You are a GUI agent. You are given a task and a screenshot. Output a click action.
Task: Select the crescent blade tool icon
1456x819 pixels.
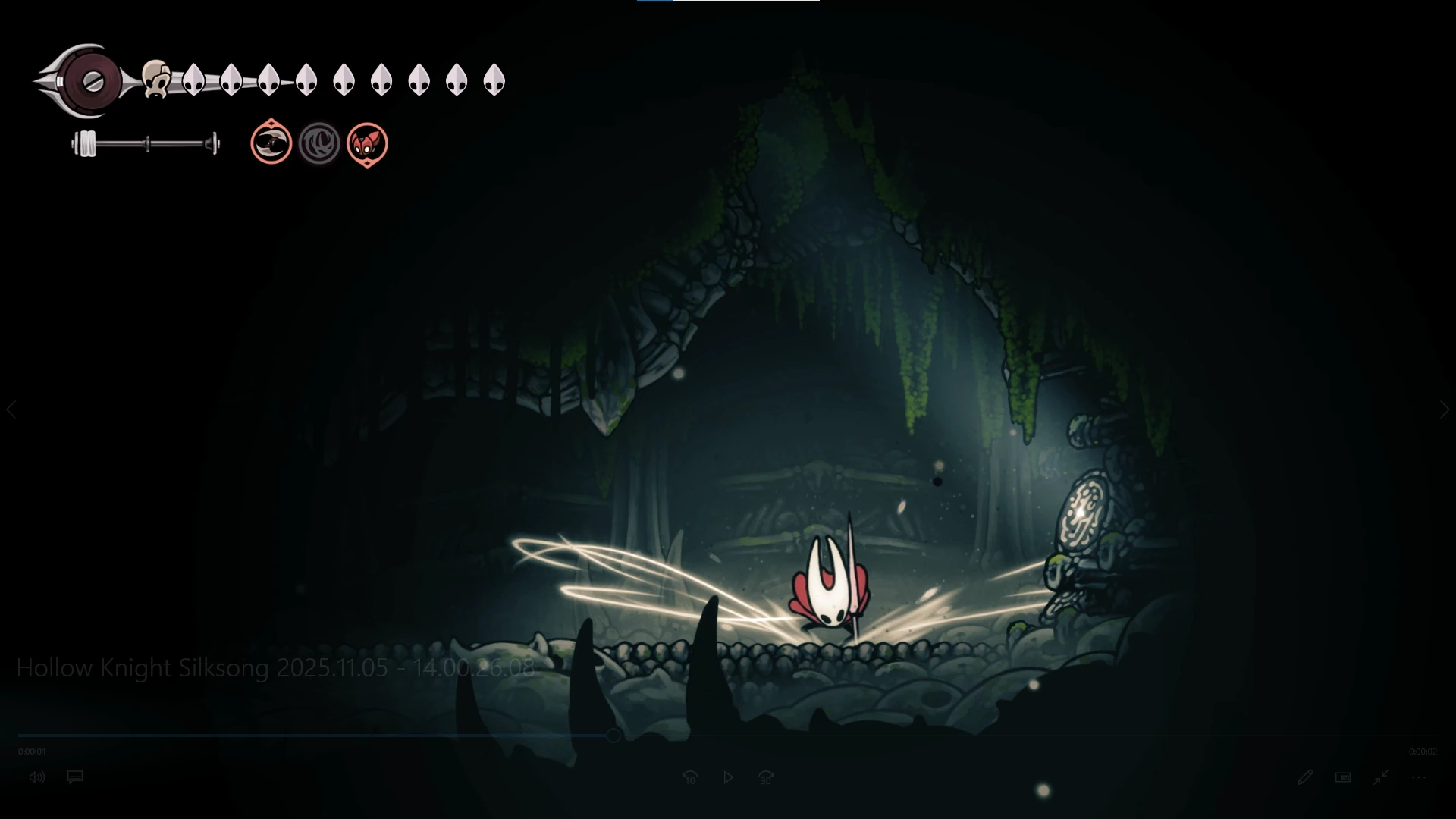coord(271,143)
